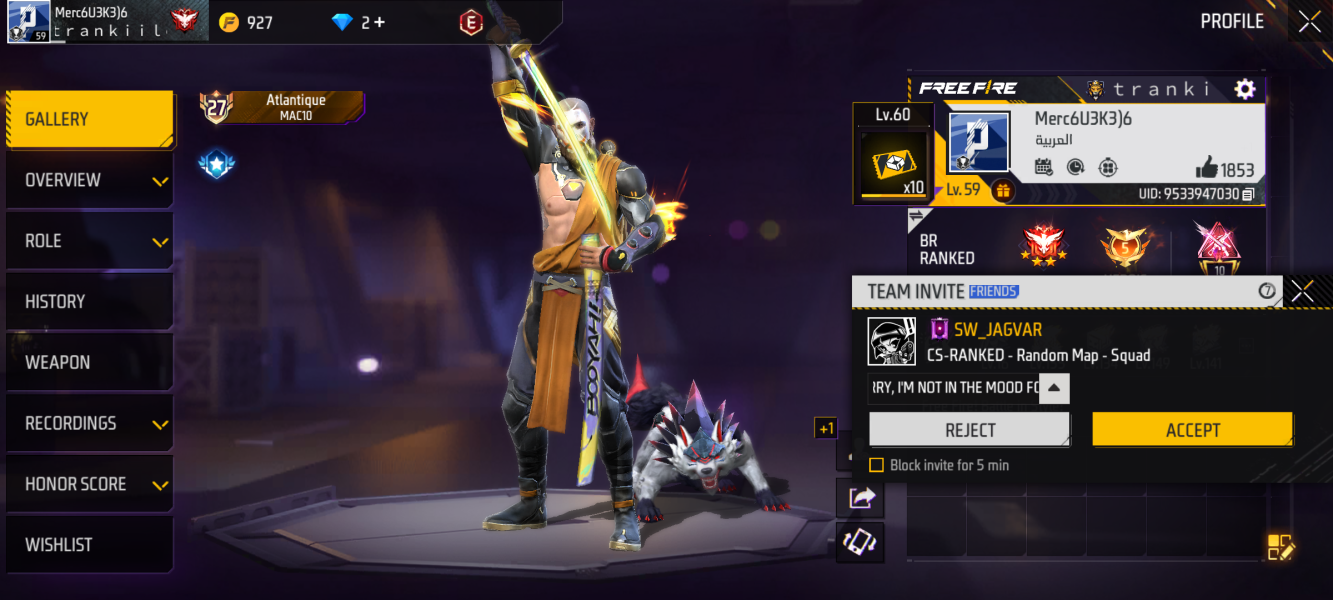Add more diamonds with the plus
Screen dimensions: 1333x600
[379, 22]
